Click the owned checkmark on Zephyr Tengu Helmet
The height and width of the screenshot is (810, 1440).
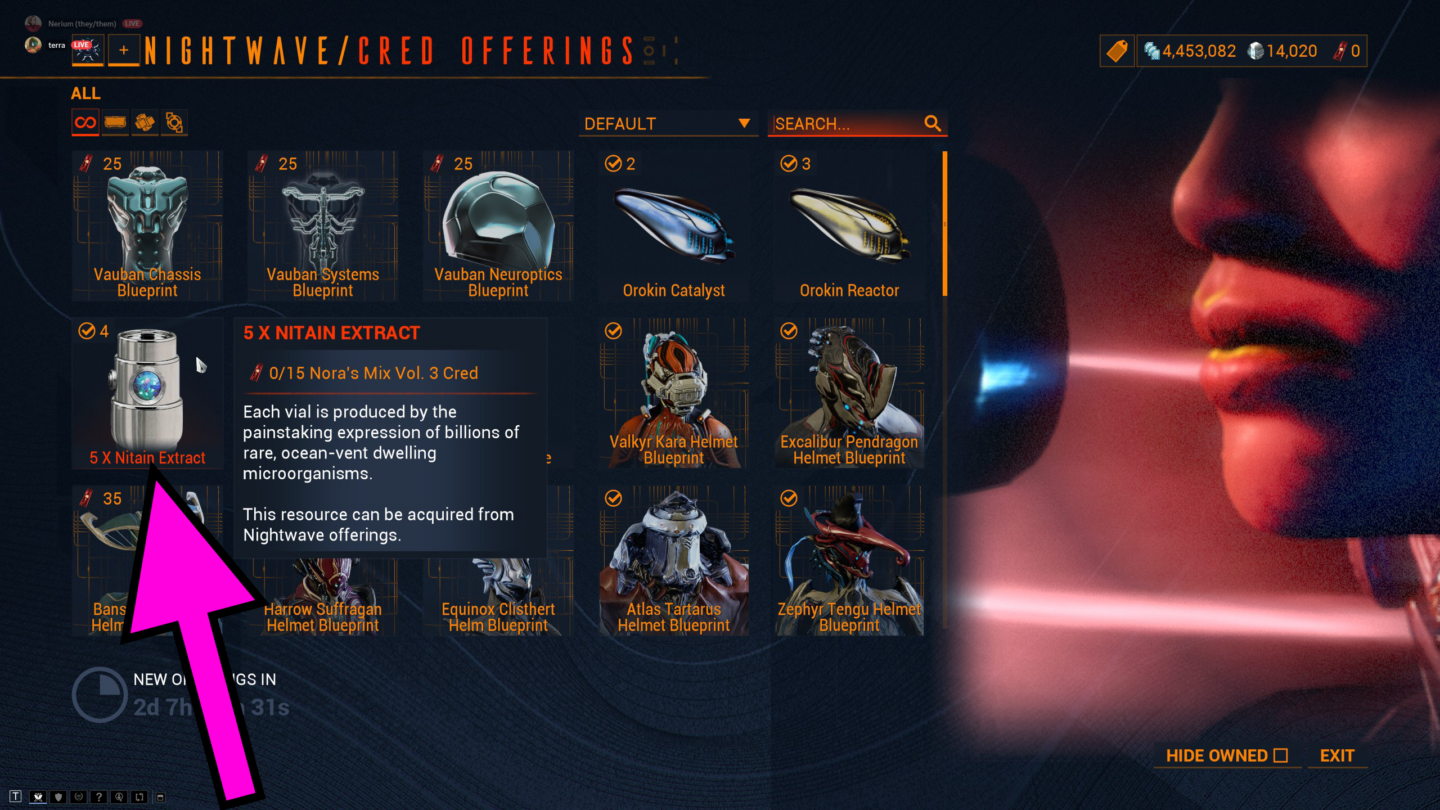point(788,499)
